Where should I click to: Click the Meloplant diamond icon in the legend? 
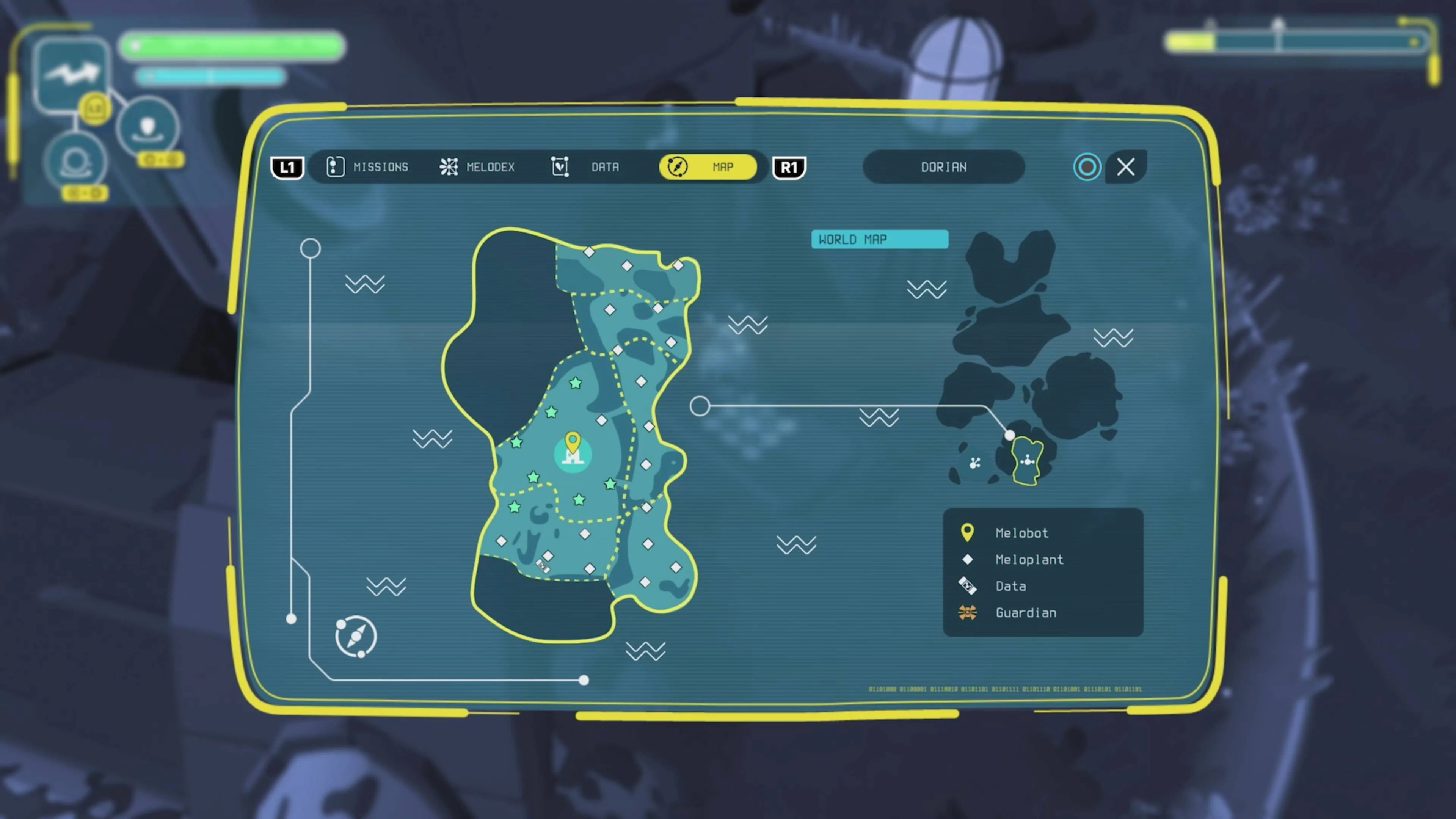(968, 560)
